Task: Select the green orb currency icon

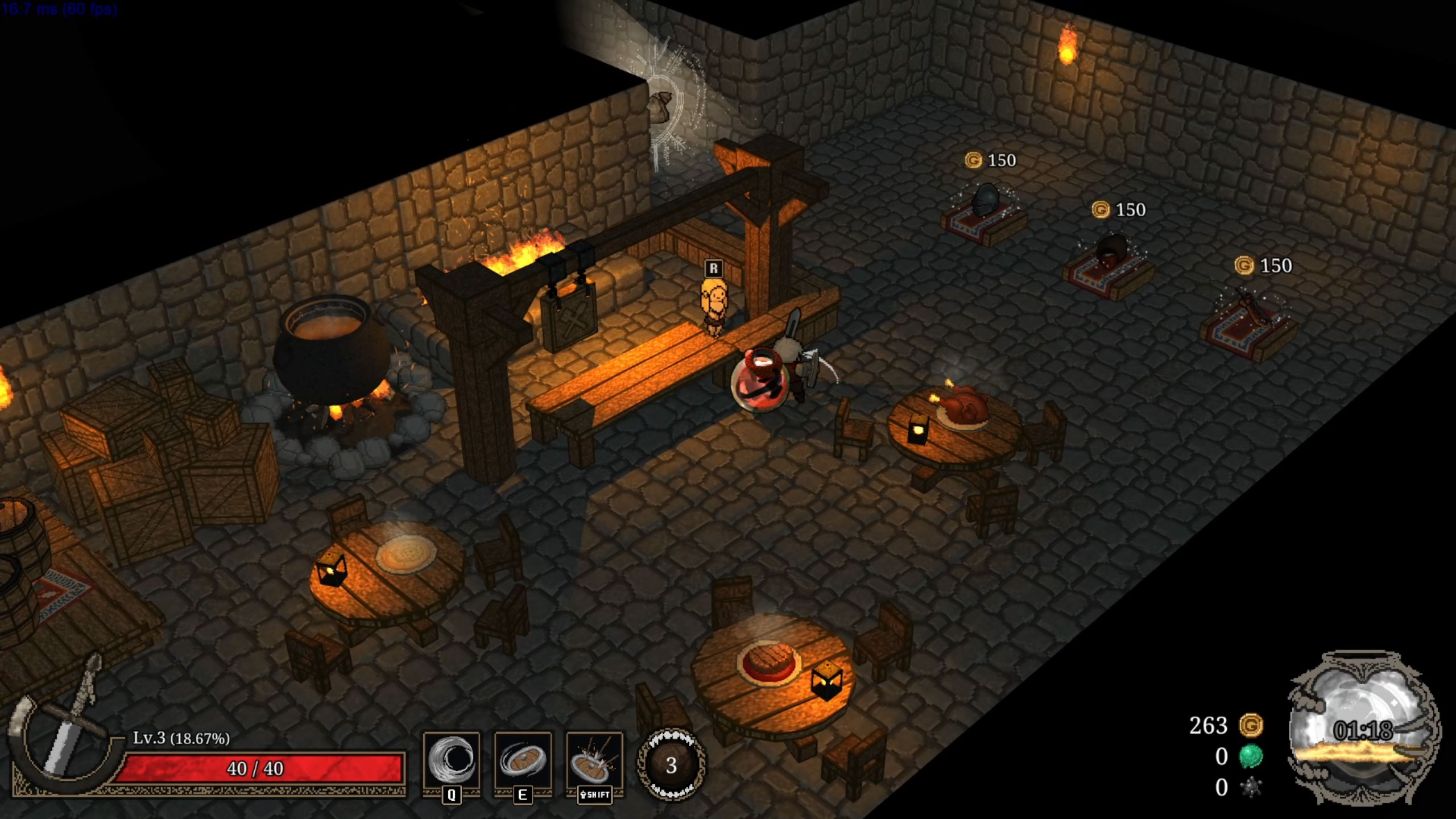Action: pos(1251,756)
